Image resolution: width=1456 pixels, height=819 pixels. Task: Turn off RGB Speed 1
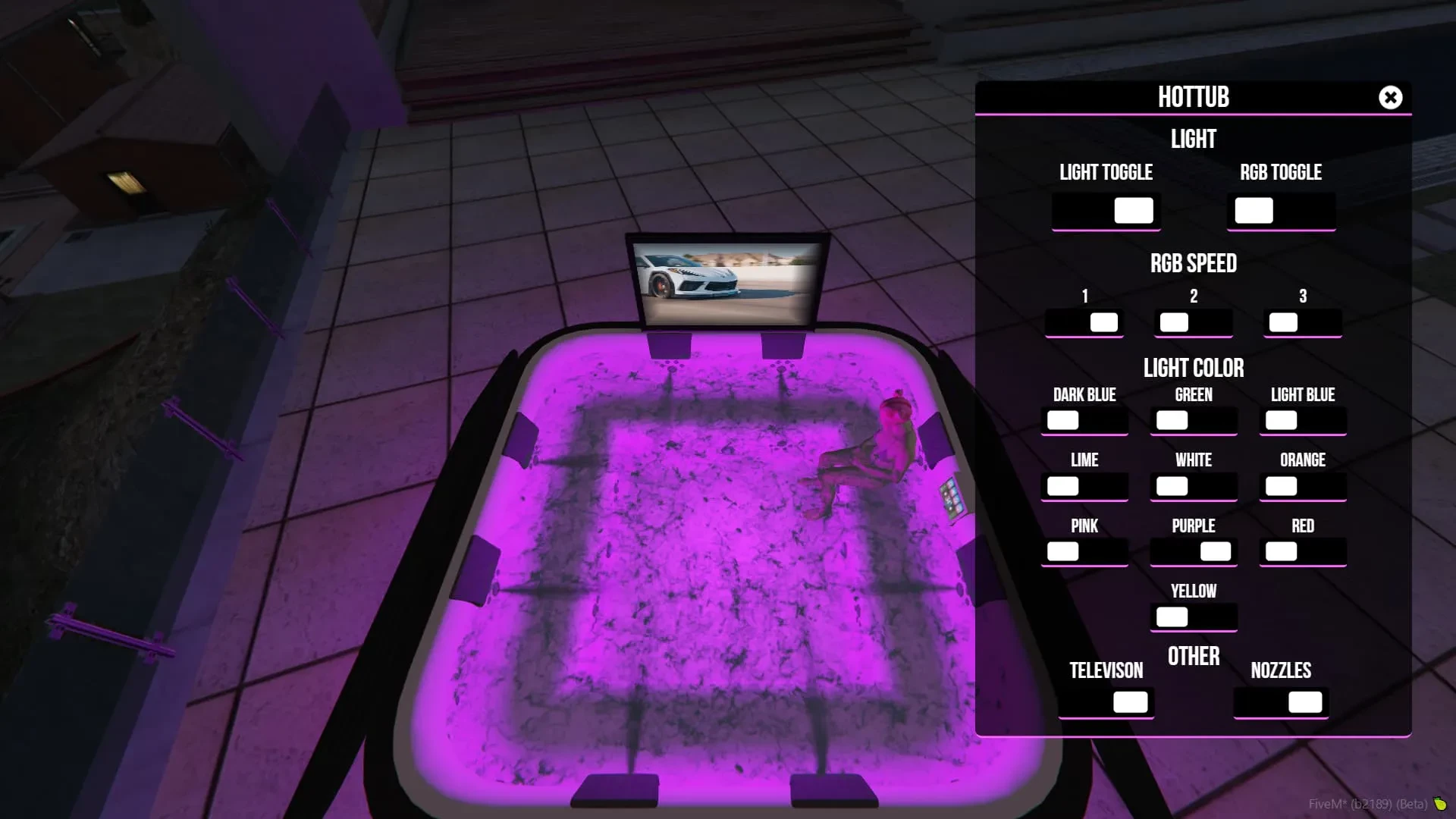(1084, 322)
